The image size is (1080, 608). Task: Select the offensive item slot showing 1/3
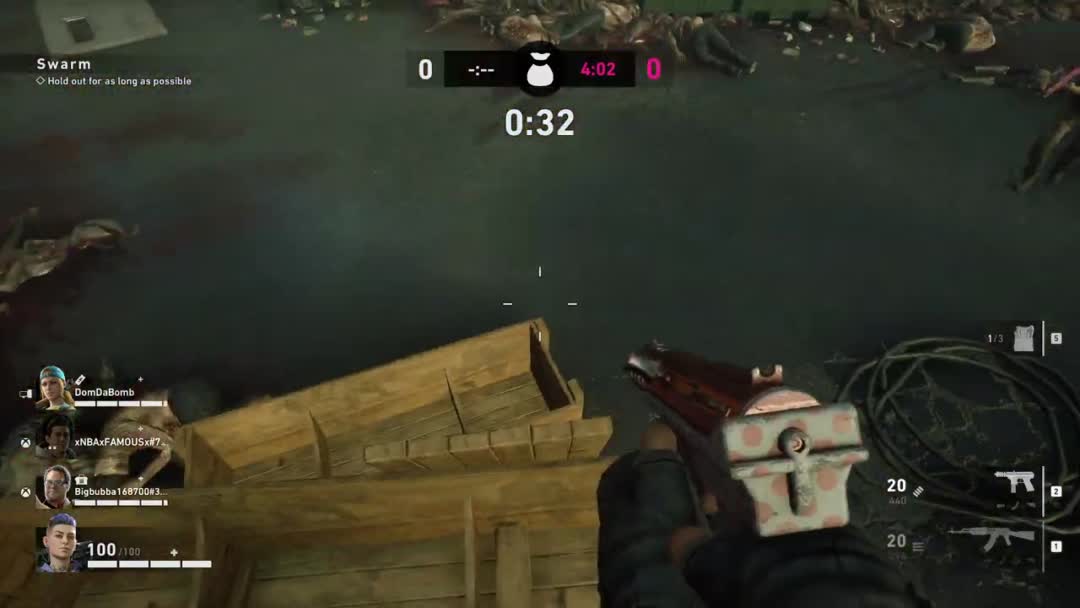tap(1023, 338)
